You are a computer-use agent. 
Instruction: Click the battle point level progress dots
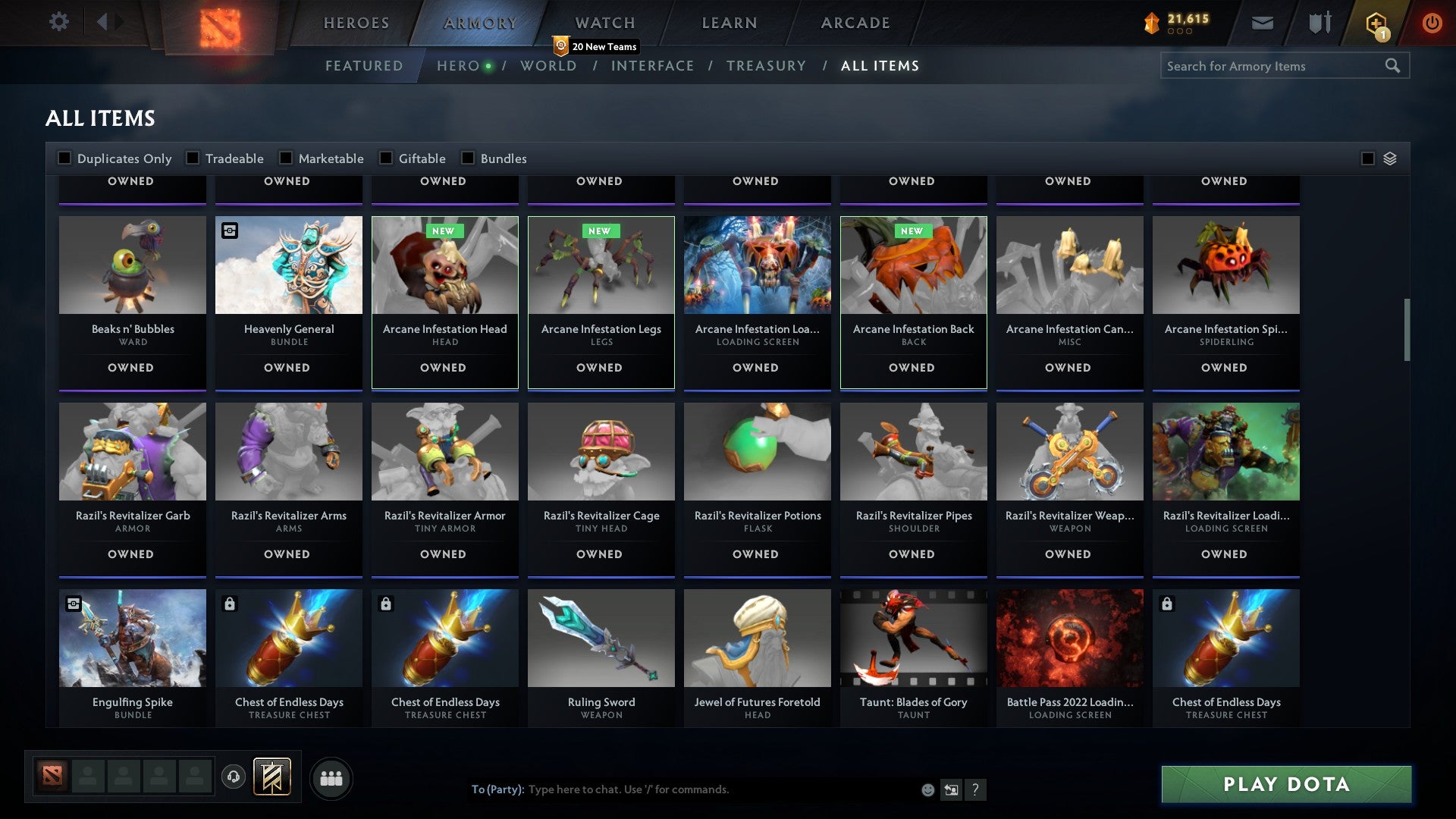click(x=1180, y=31)
